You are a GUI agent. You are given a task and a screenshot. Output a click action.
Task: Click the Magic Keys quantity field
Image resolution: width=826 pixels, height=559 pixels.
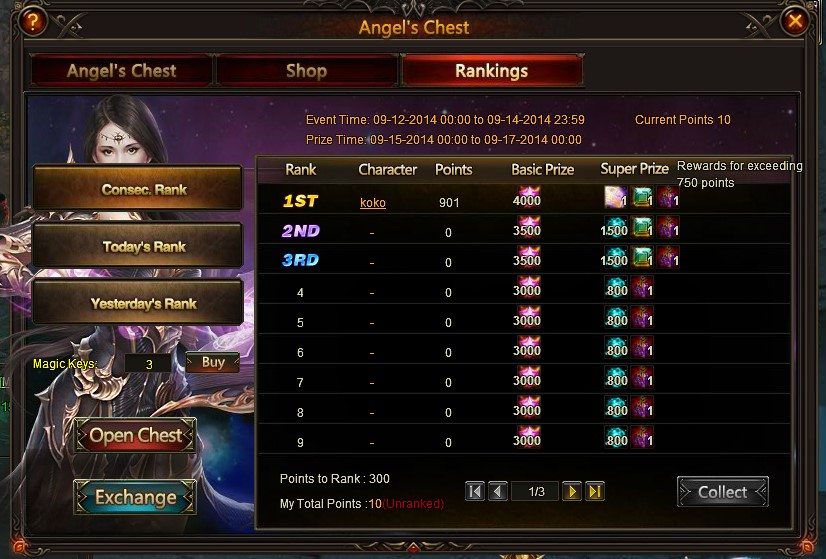pyautogui.click(x=150, y=364)
